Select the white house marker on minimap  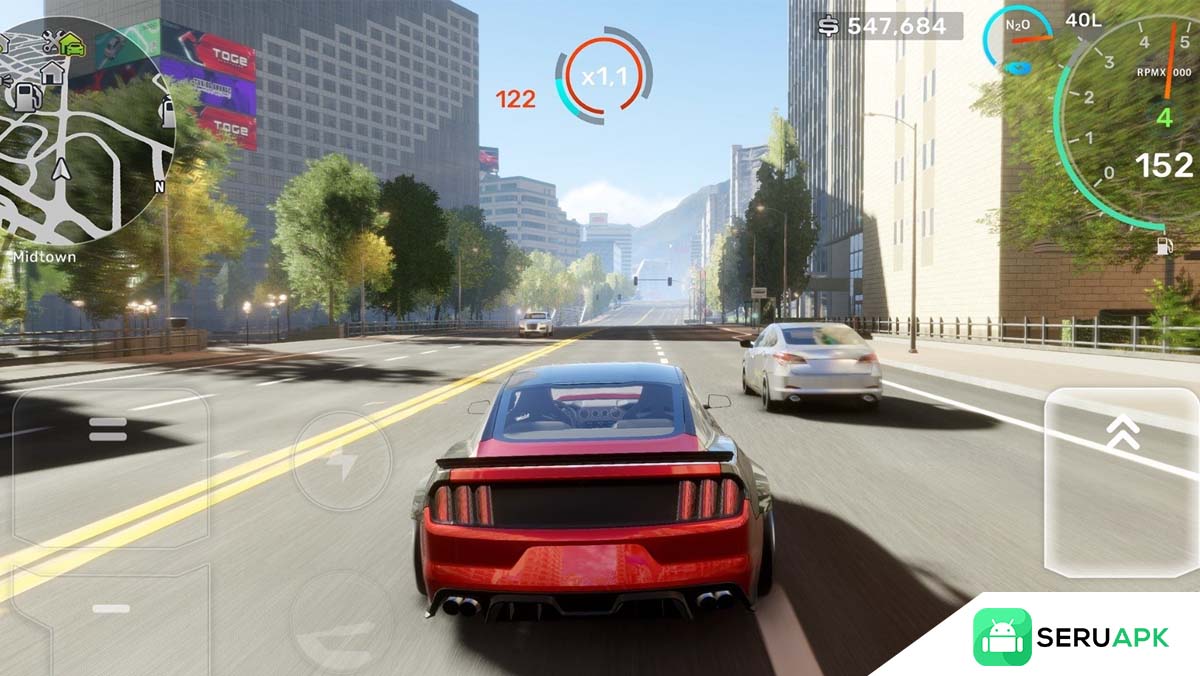tap(52, 71)
